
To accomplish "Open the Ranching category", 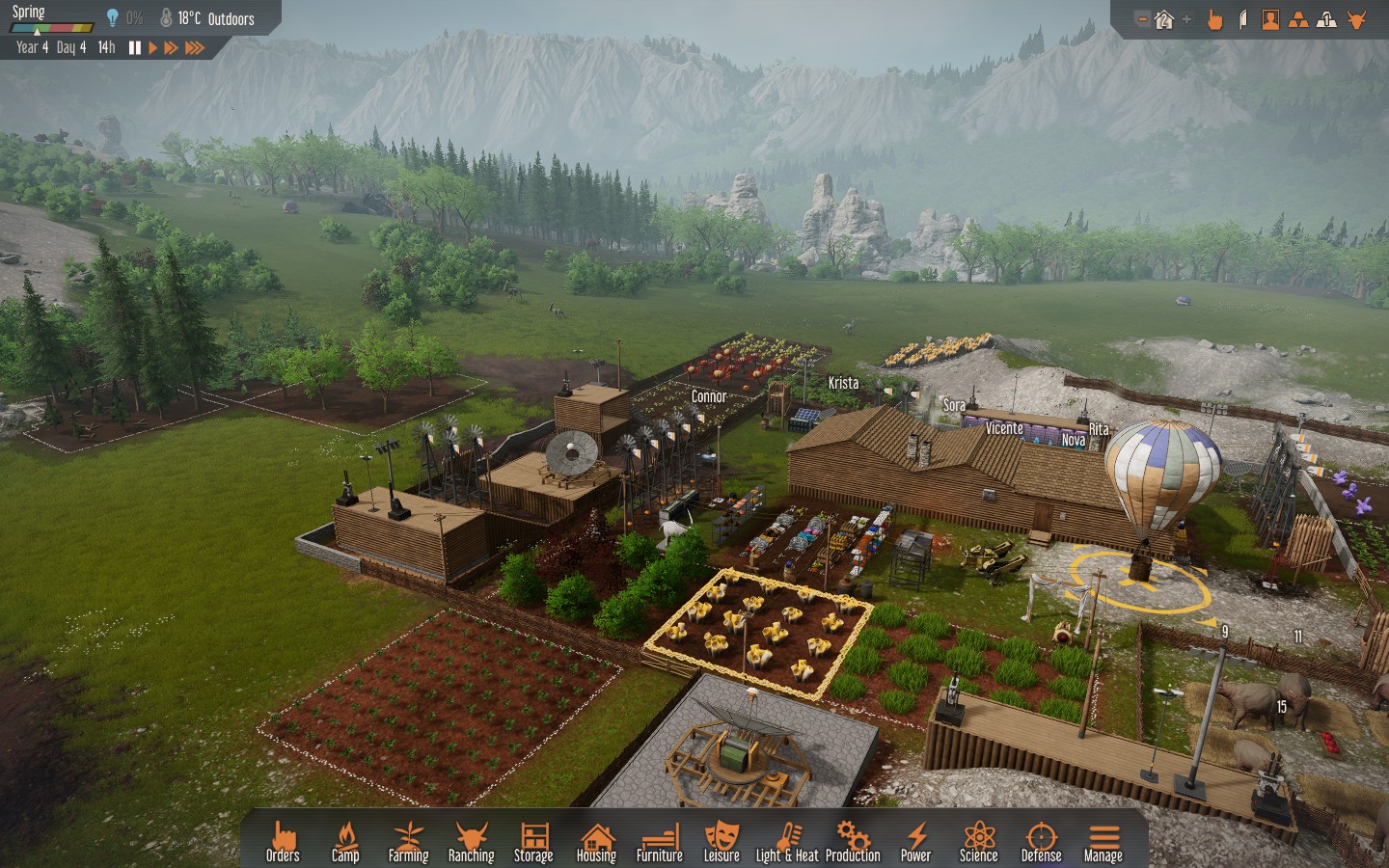I will click(471, 841).
